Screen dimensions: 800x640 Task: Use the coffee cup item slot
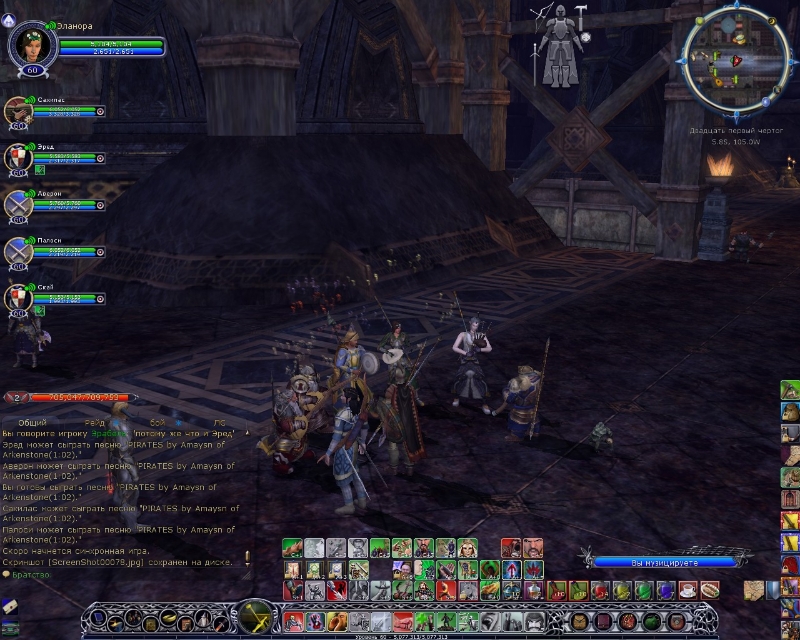(x=688, y=591)
